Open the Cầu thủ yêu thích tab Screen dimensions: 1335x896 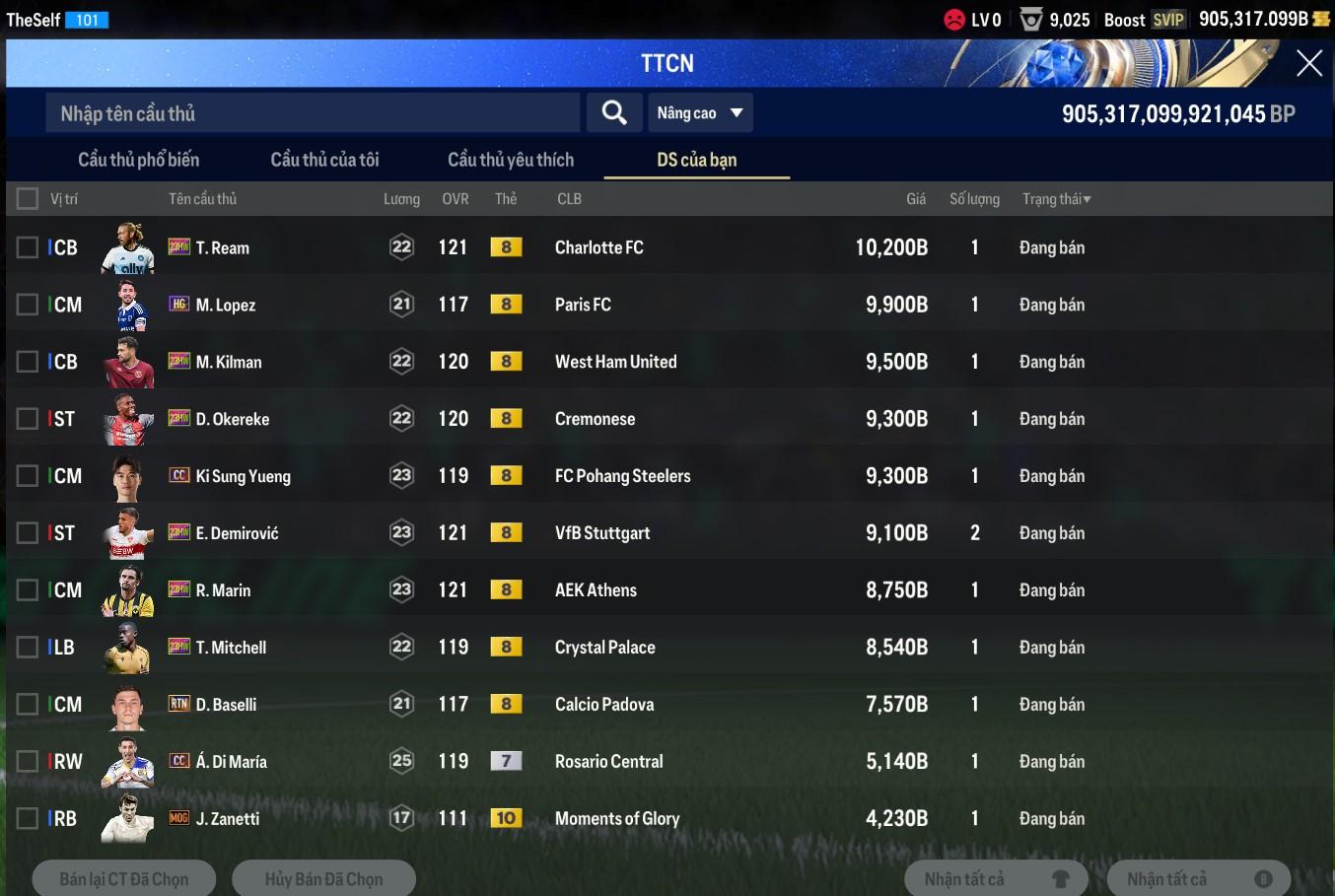click(510, 160)
